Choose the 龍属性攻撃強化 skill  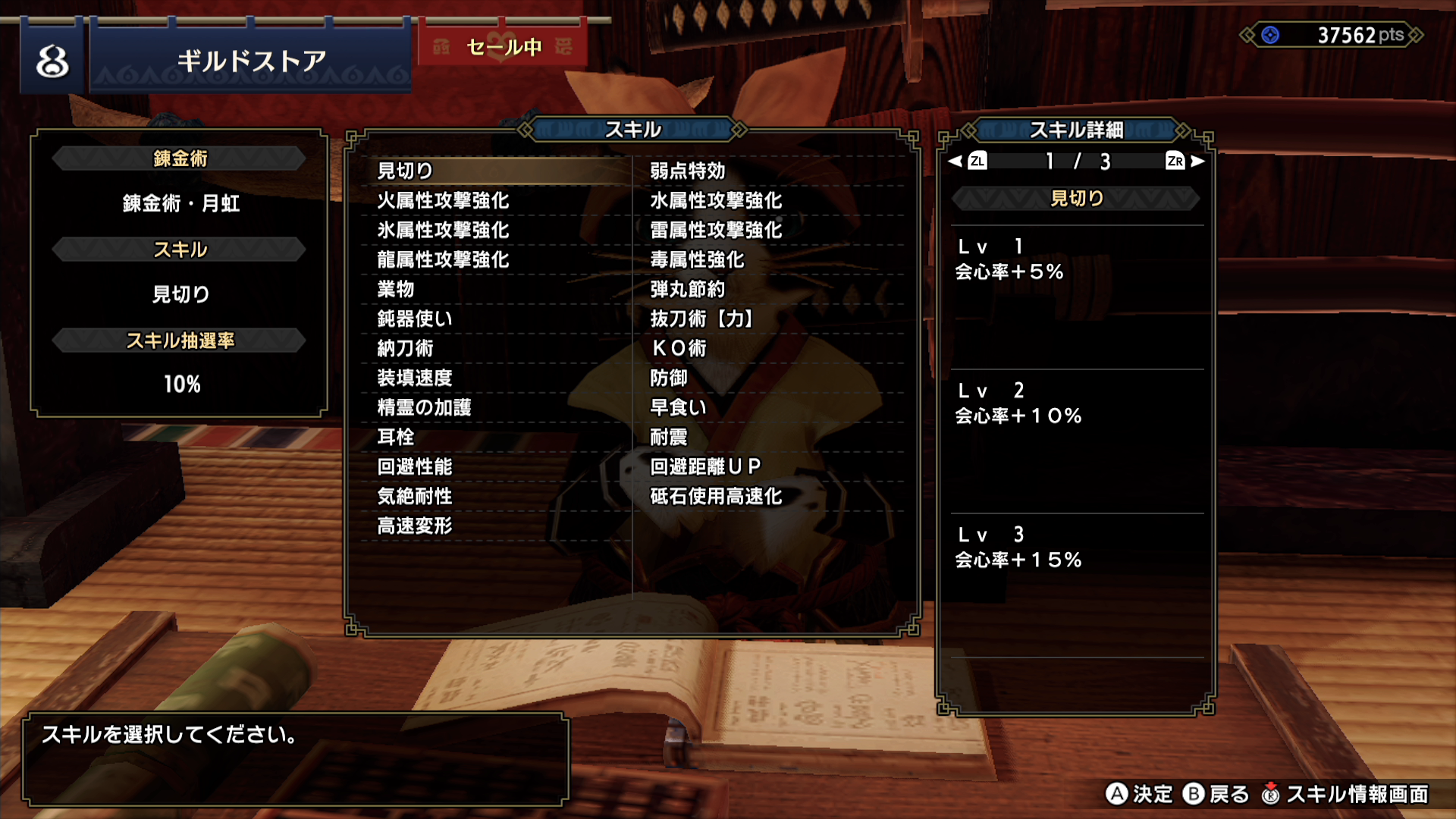(x=443, y=259)
